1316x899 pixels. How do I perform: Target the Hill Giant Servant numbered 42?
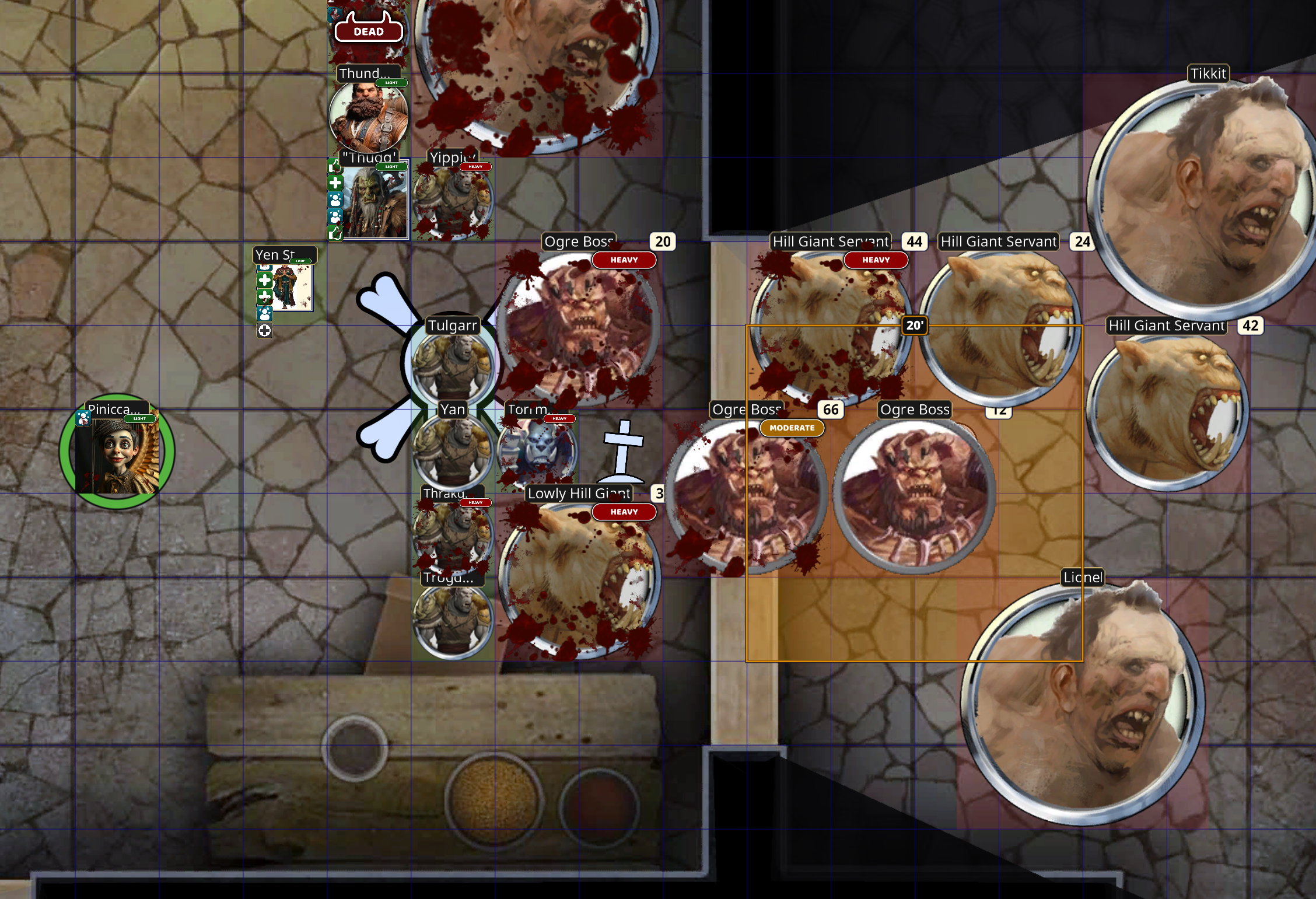pyautogui.click(x=1167, y=411)
